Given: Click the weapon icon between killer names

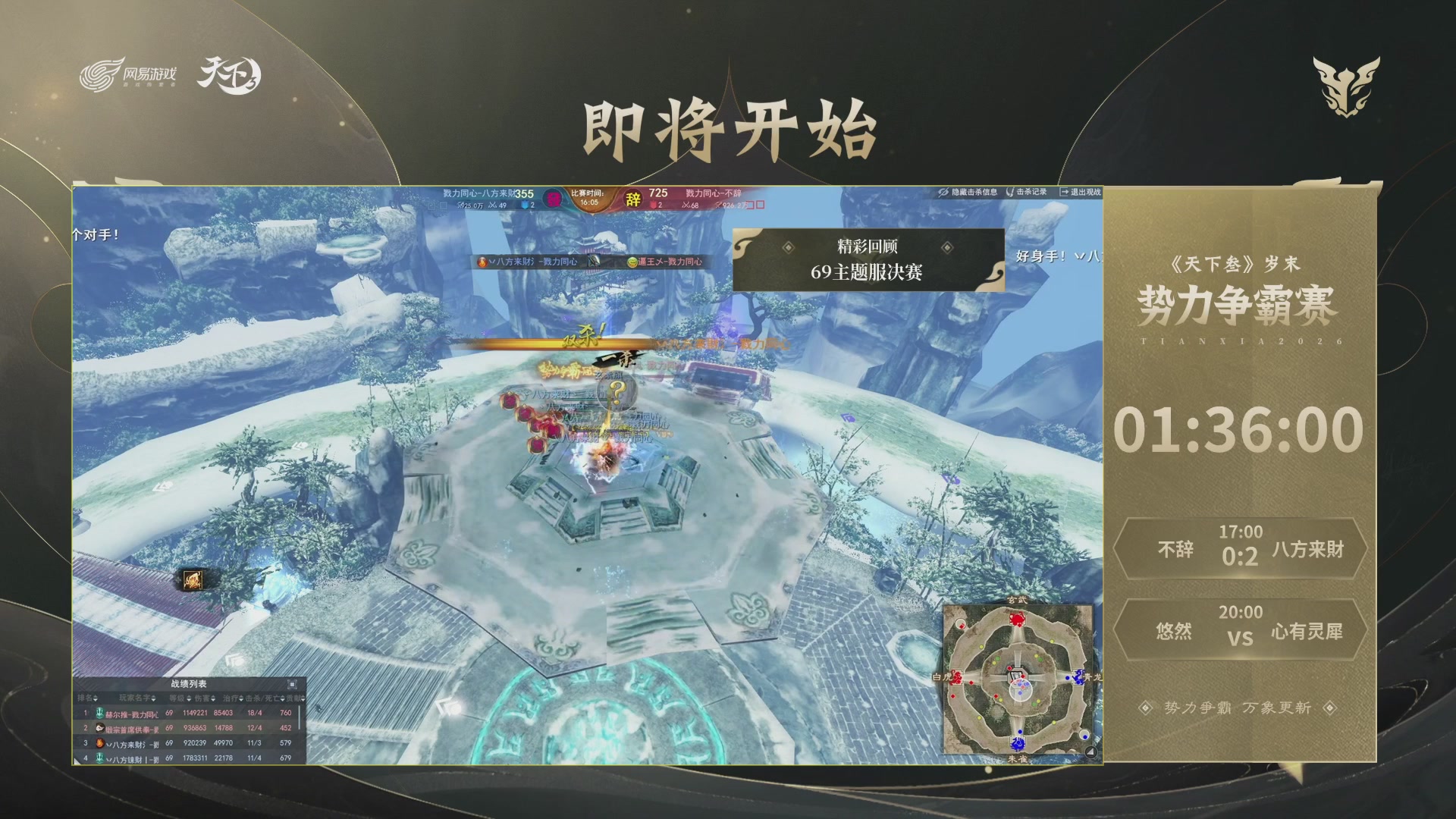Looking at the screenshot, I should point(593,260).
